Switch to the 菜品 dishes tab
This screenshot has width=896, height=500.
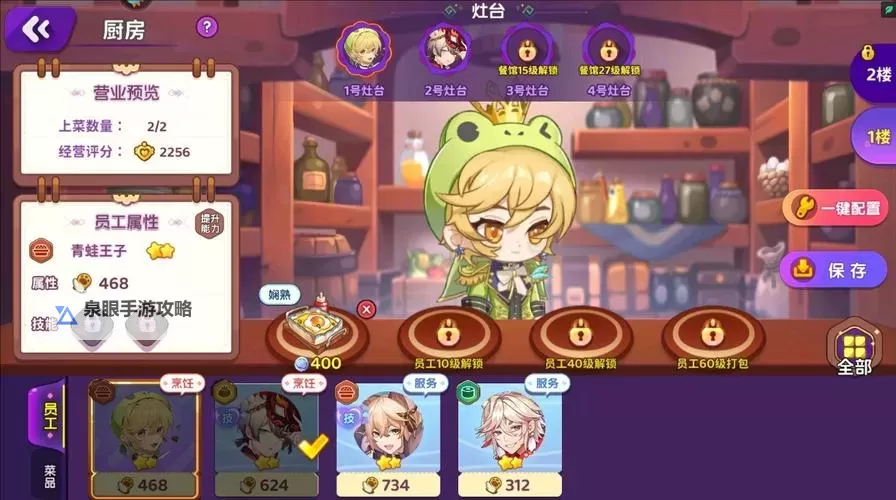[49, 473]
